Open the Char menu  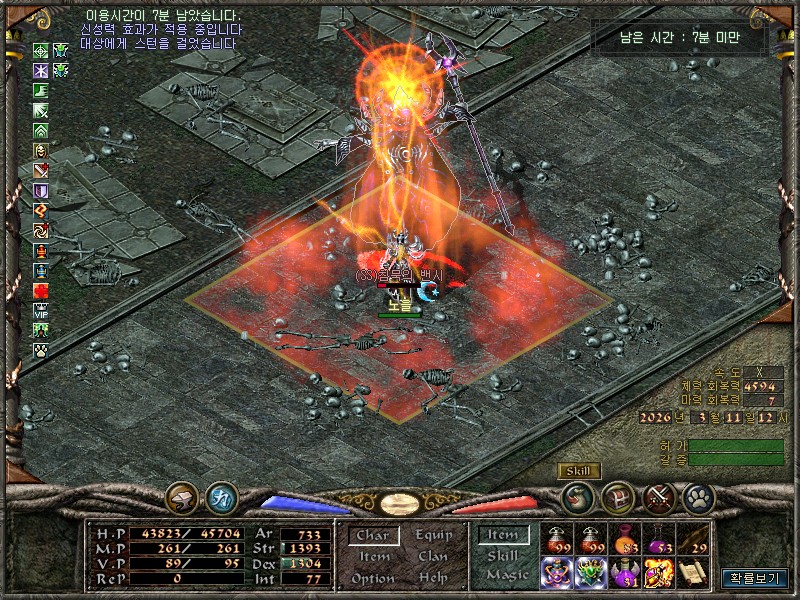(373, 535)
